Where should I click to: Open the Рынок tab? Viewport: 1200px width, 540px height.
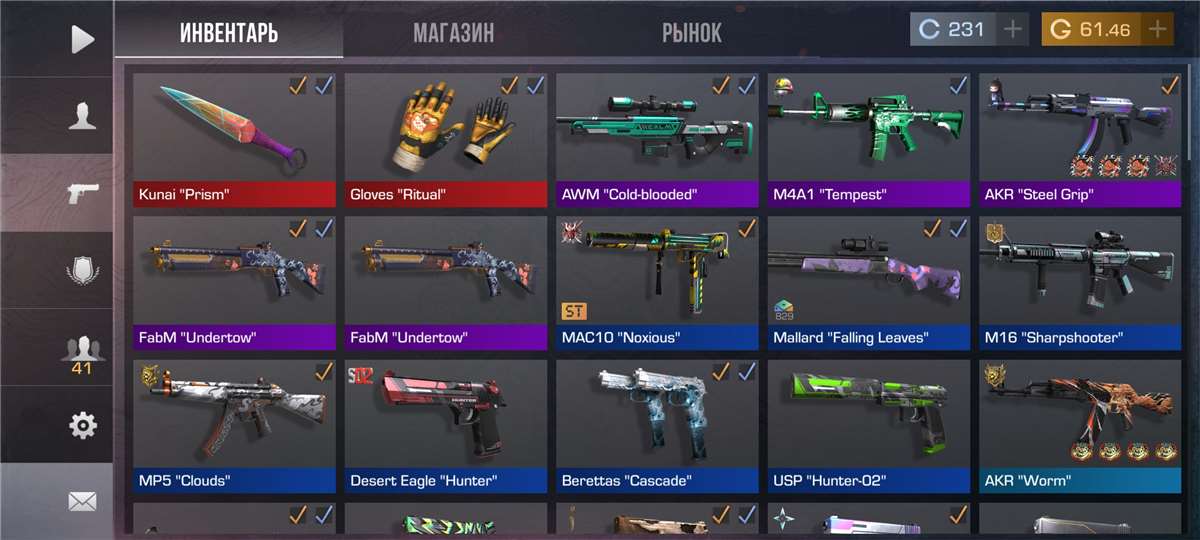click(x=691, y=32)
